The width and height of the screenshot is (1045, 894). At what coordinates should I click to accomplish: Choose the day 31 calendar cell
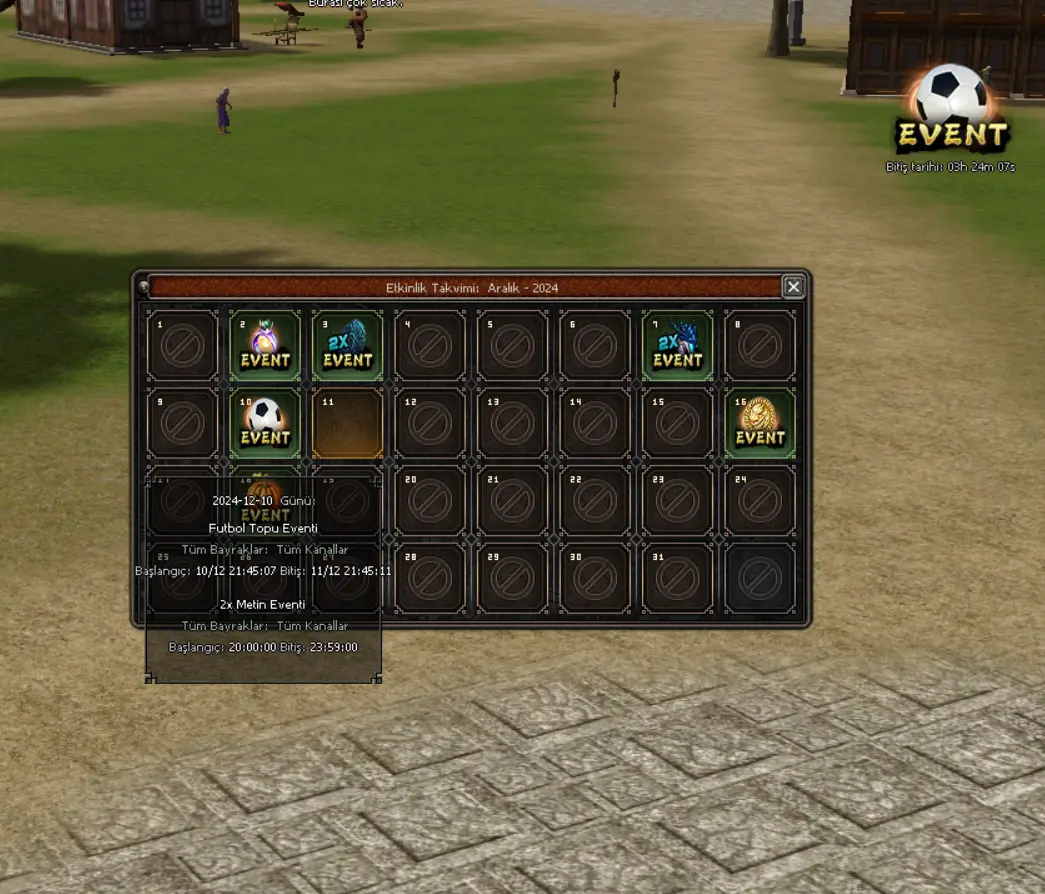point(677,578)
